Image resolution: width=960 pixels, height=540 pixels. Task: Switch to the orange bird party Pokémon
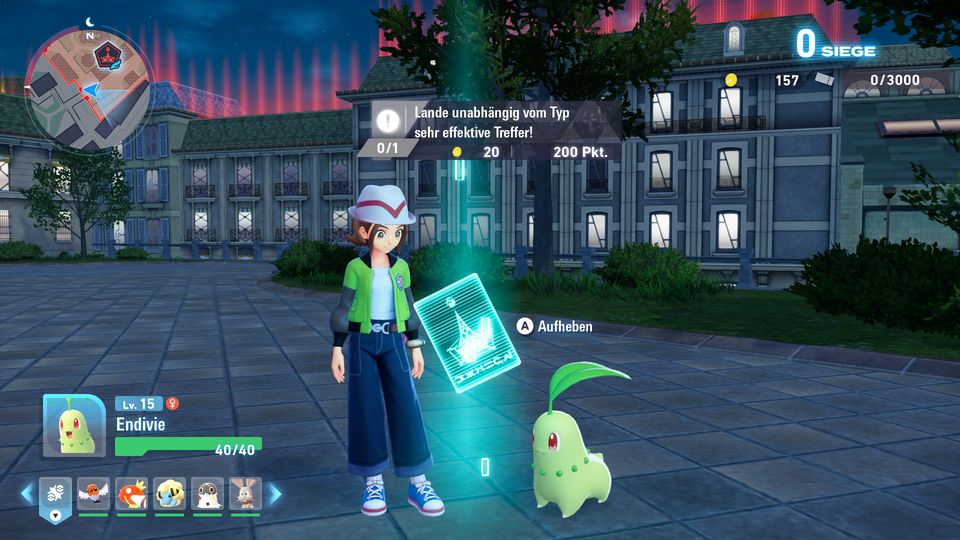(93, 493)
